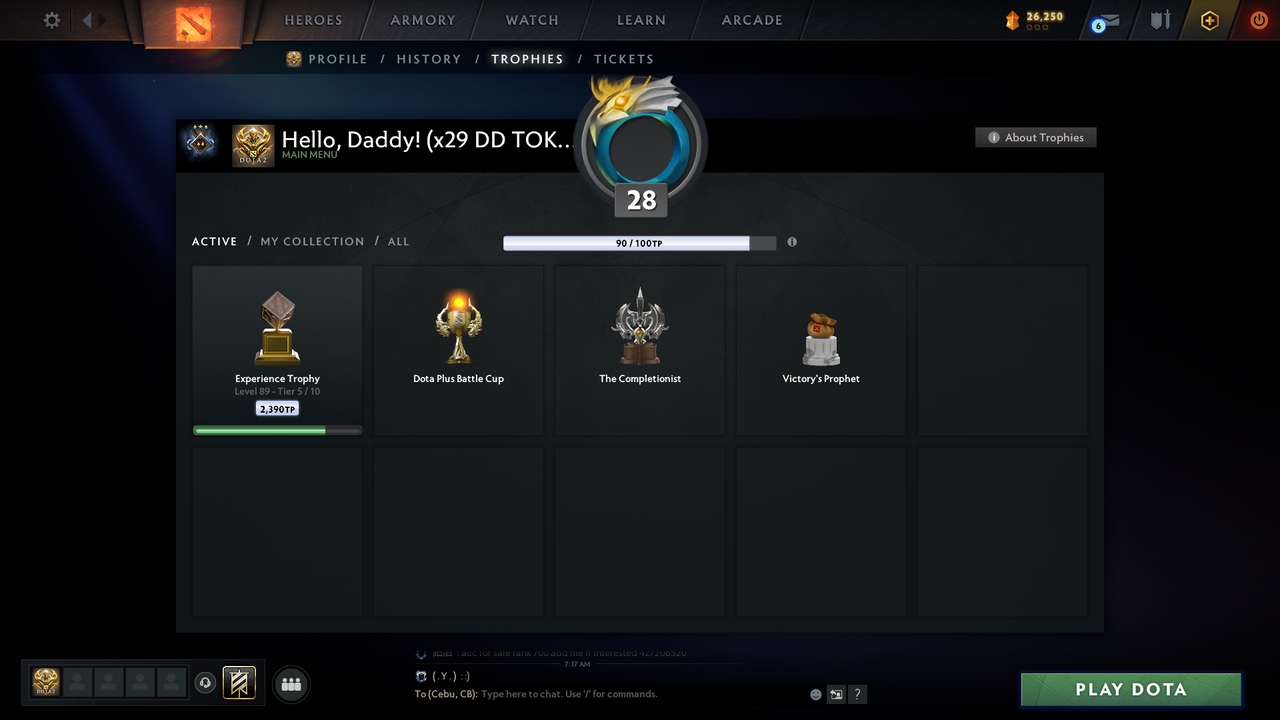Open the TP info tooltip icon
This screenshot has width=1280, height=720.
792,242
